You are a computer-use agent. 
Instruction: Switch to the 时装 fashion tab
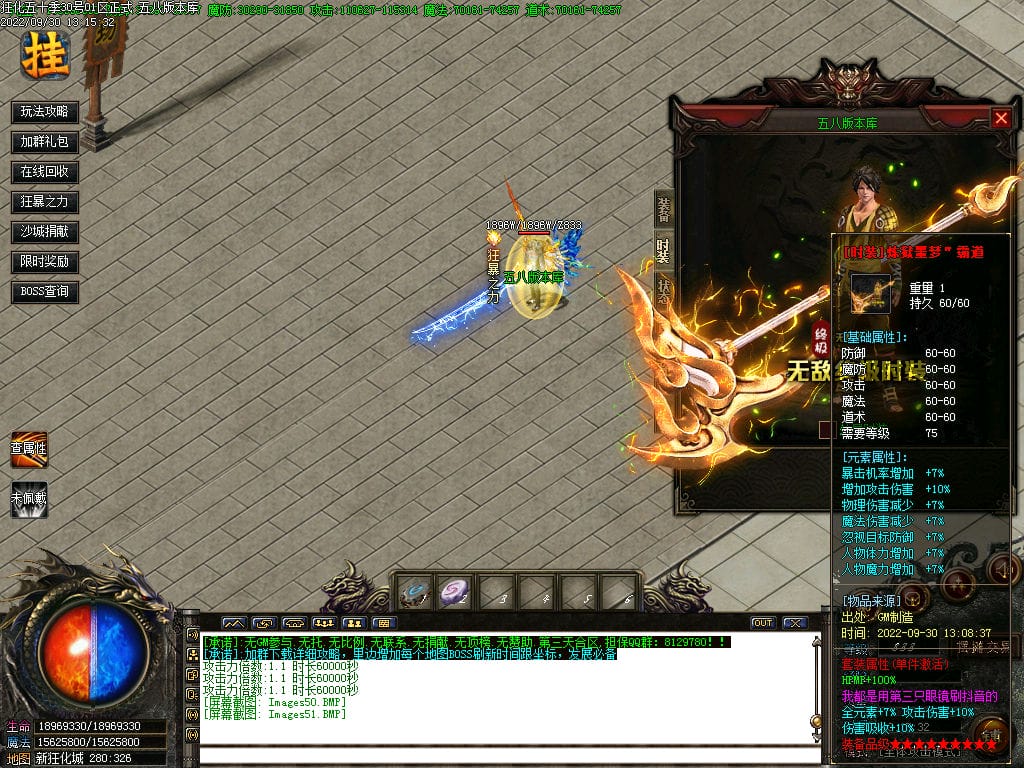pyautogui.click(x=664, y=250)
